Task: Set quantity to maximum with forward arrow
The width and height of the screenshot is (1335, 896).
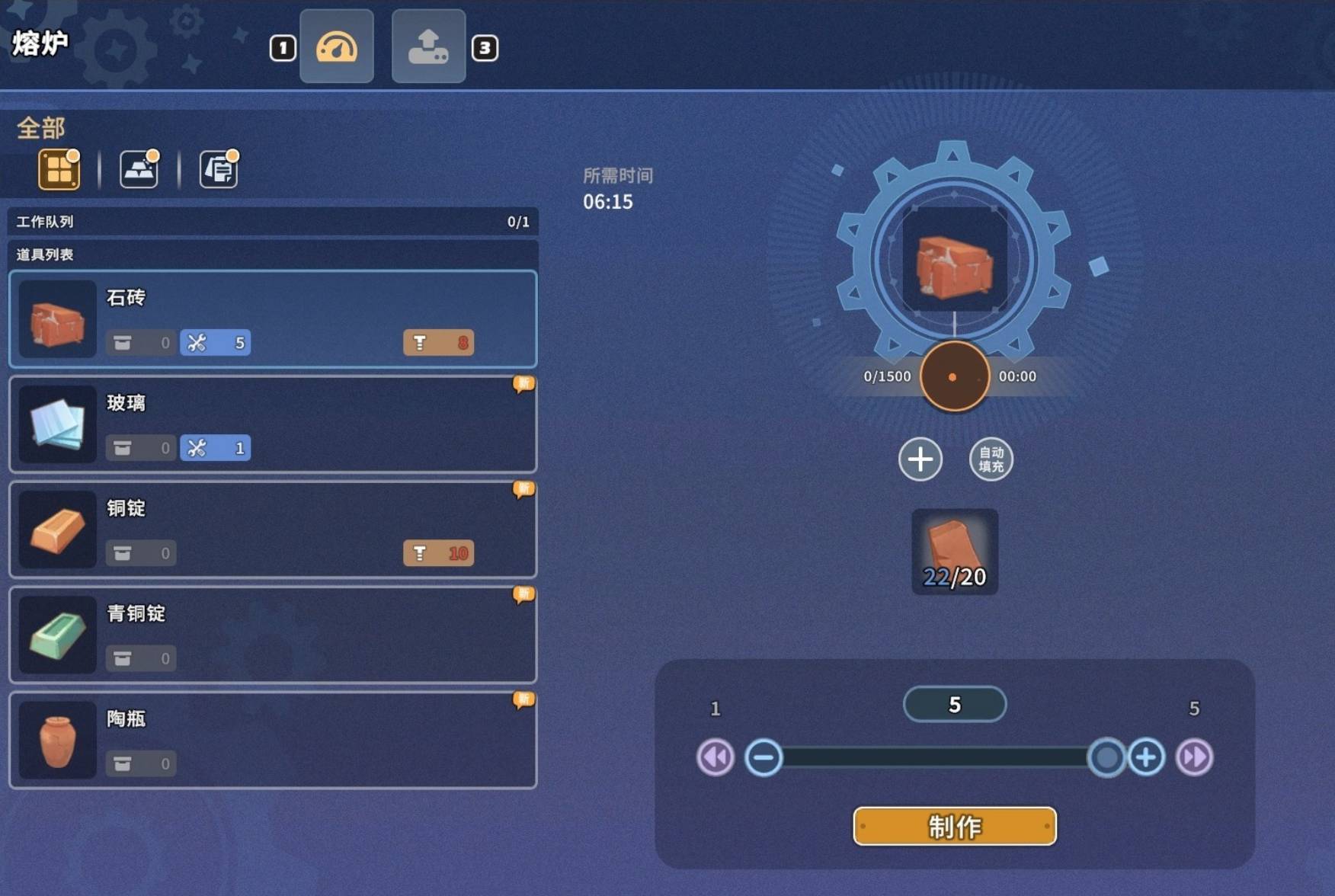Action: click(x=1194, y=757)
